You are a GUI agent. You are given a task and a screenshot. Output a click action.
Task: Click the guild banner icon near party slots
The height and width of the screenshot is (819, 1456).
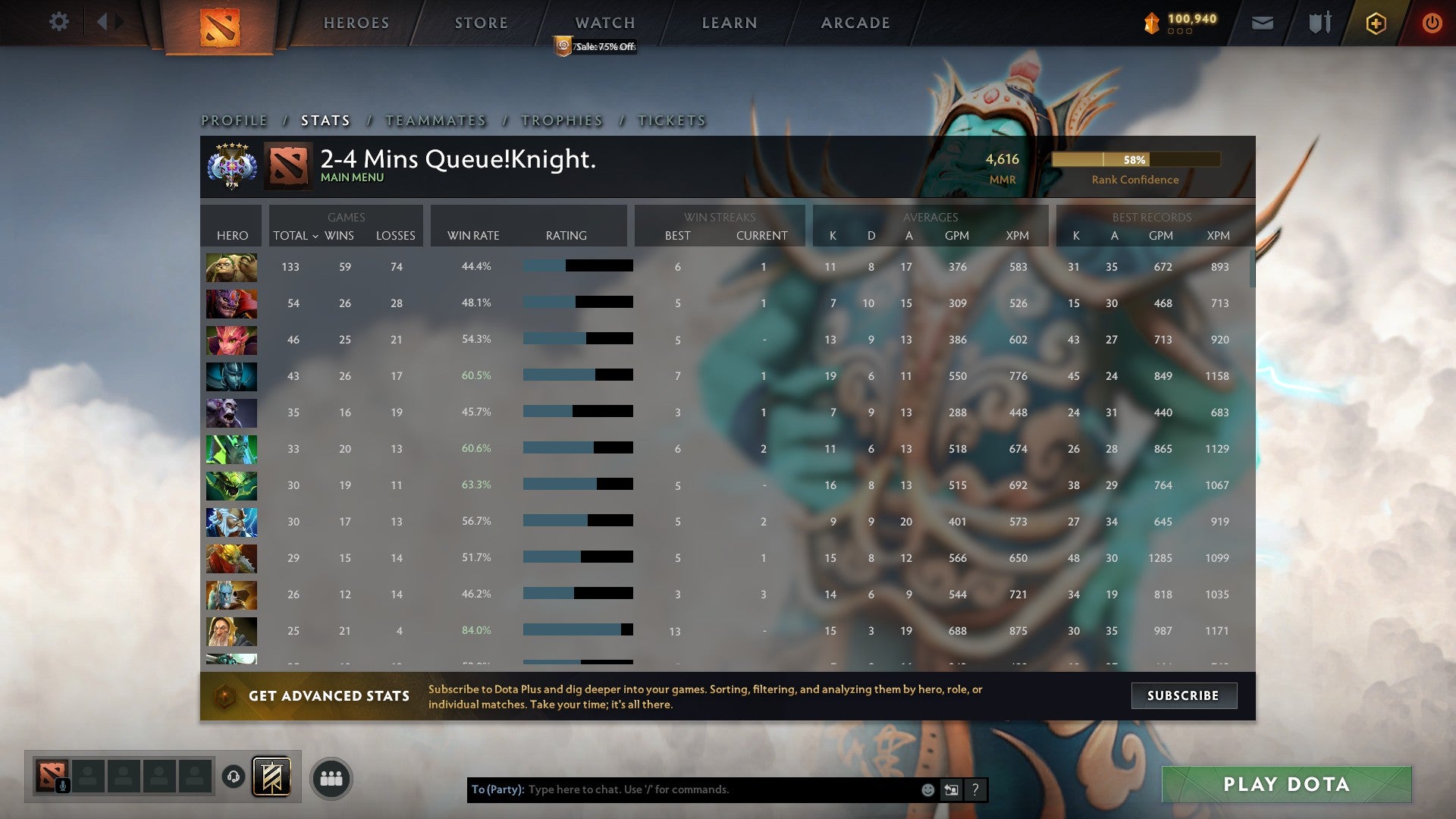click(273, 777)
